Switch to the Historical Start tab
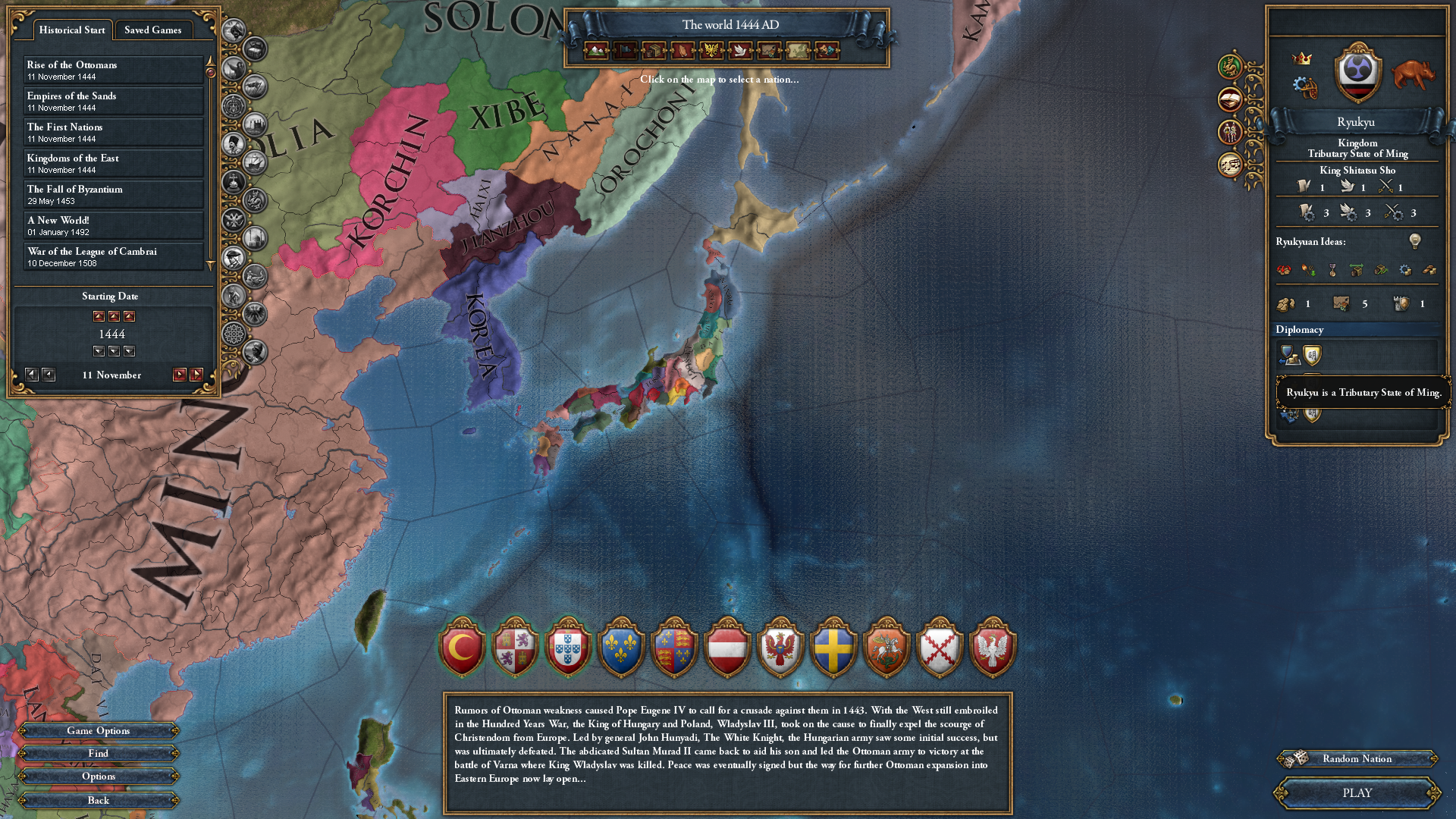 click(x=72, y=30)
